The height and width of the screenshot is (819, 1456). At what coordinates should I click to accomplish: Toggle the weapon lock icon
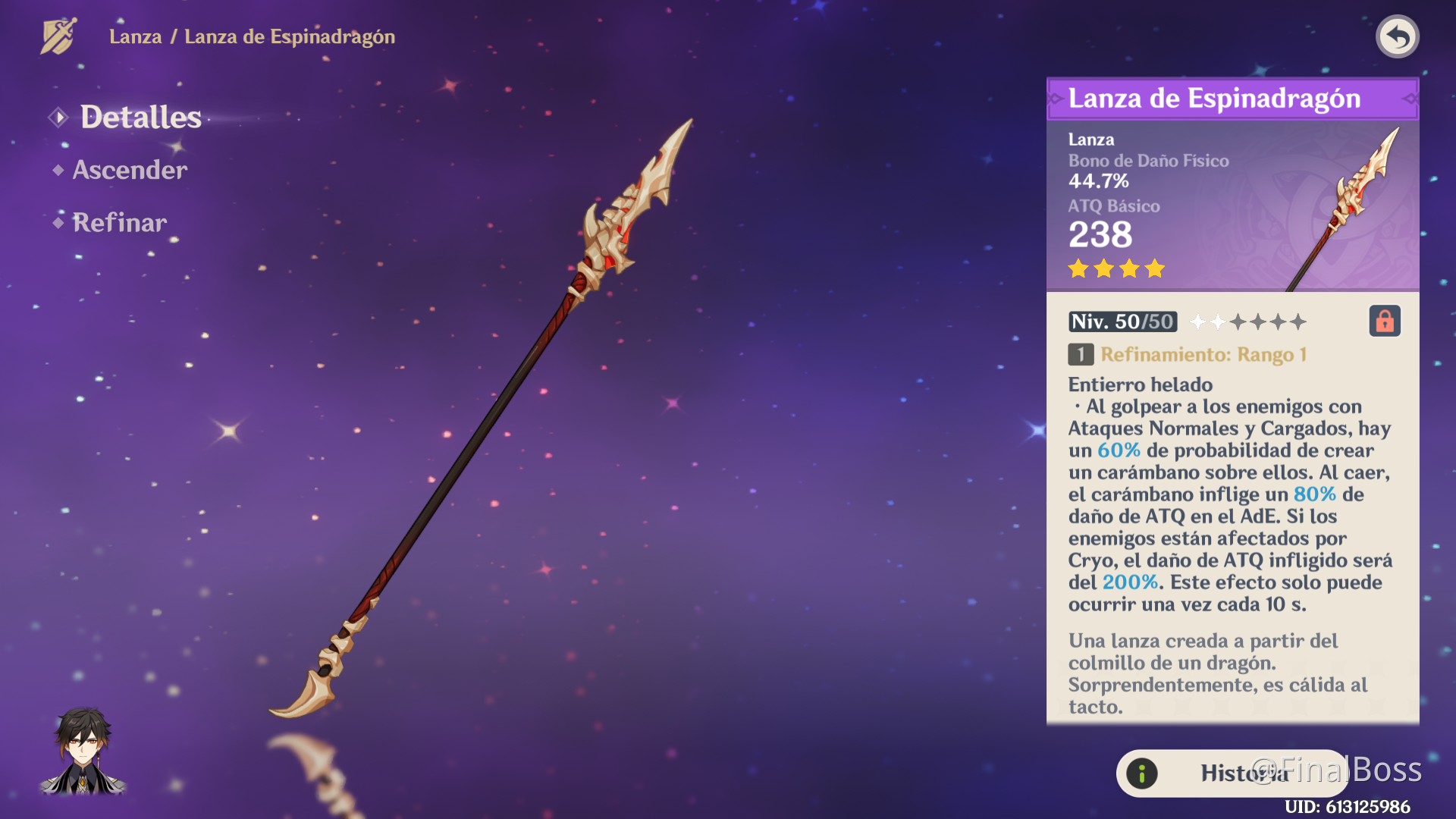(x=1385, y=322)
